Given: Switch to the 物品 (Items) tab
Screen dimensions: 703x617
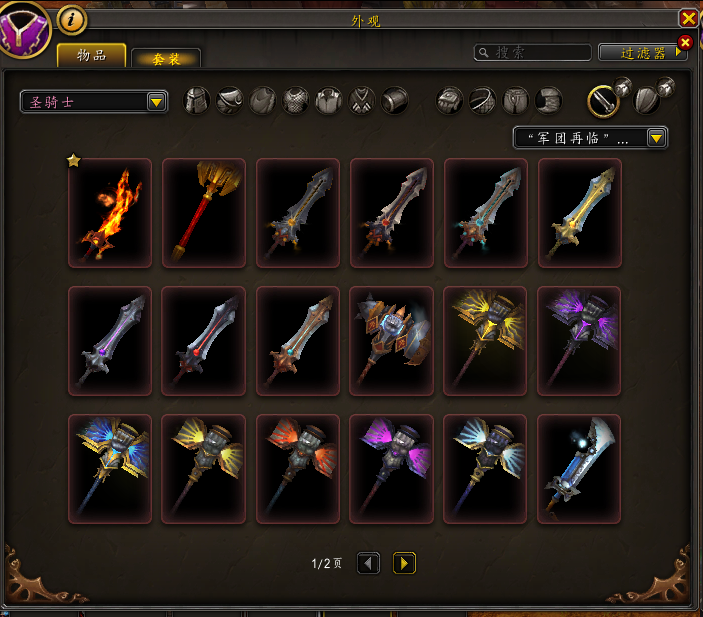Looking at the screenshot, I should pyautogui.click(x=91, y=56).
